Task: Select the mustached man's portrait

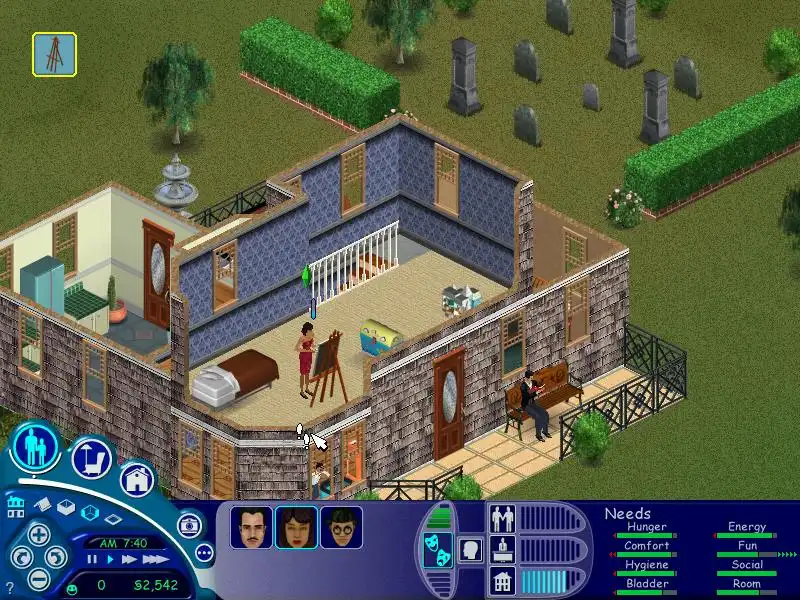Action: tap(251, 527)
